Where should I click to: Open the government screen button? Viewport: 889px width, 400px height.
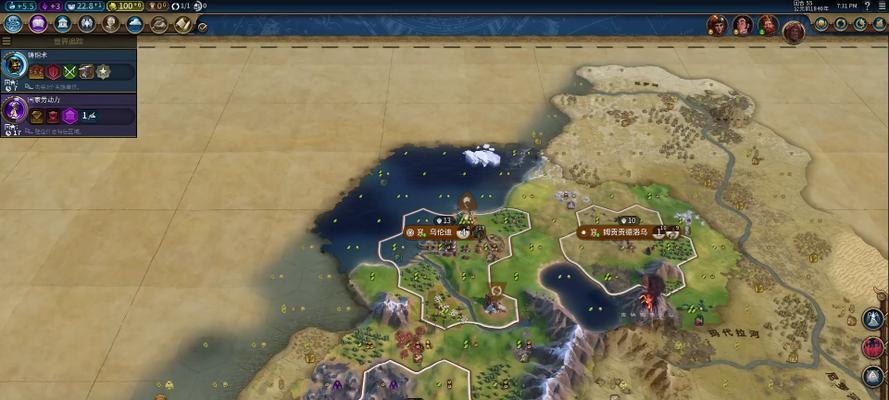point(63,24)
